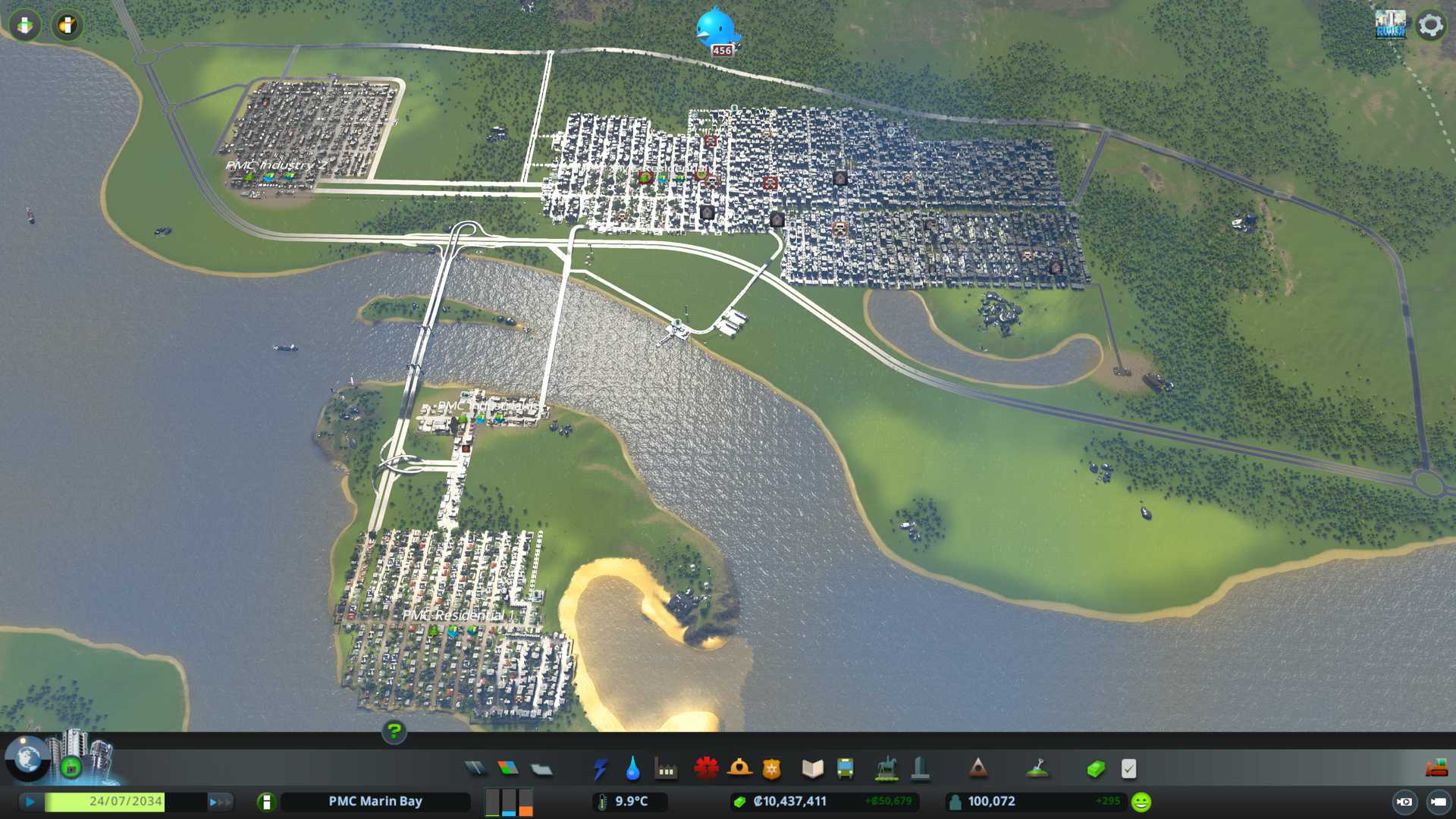
Task: Open the city info button beside PMC Marin Bay
Action: coord(266,802)
